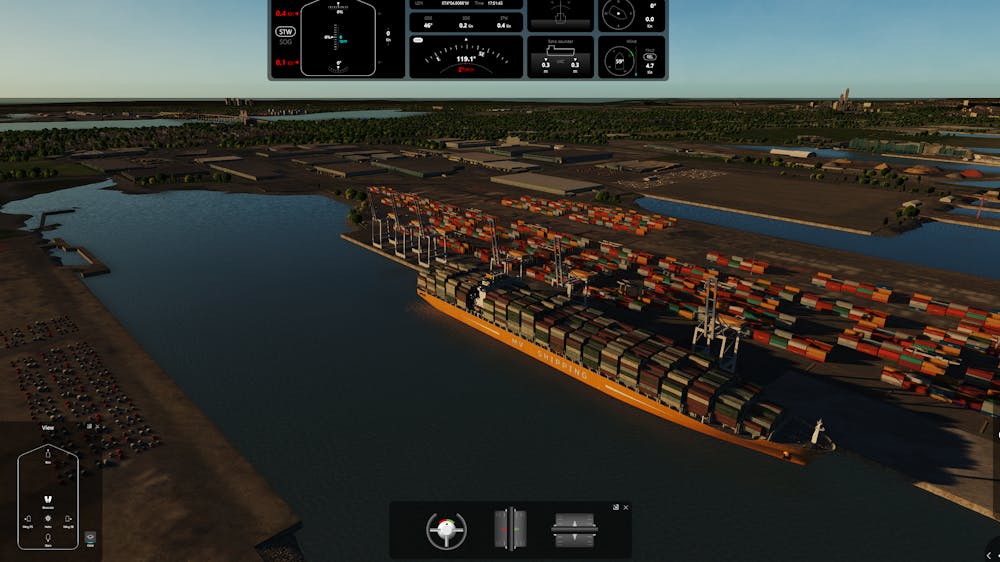Activate the Orbit camera button
Screen dimensions: 1000x562
tap(90, 538)
